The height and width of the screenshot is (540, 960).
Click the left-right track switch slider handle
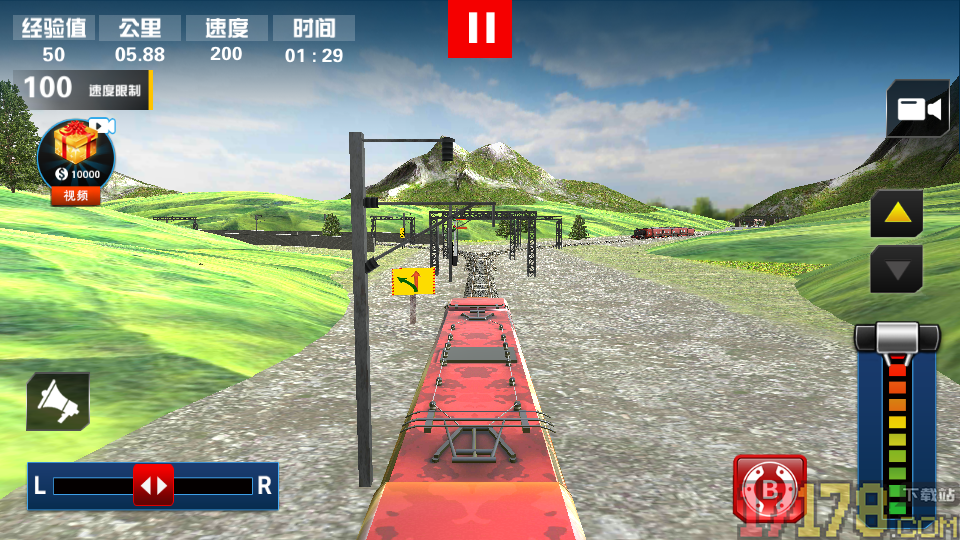click(153, 486)
